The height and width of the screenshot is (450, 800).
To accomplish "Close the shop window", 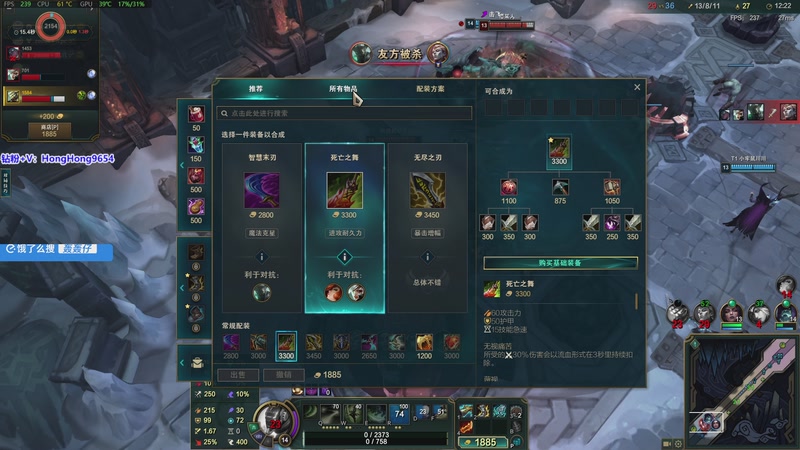I will [637, 87].
